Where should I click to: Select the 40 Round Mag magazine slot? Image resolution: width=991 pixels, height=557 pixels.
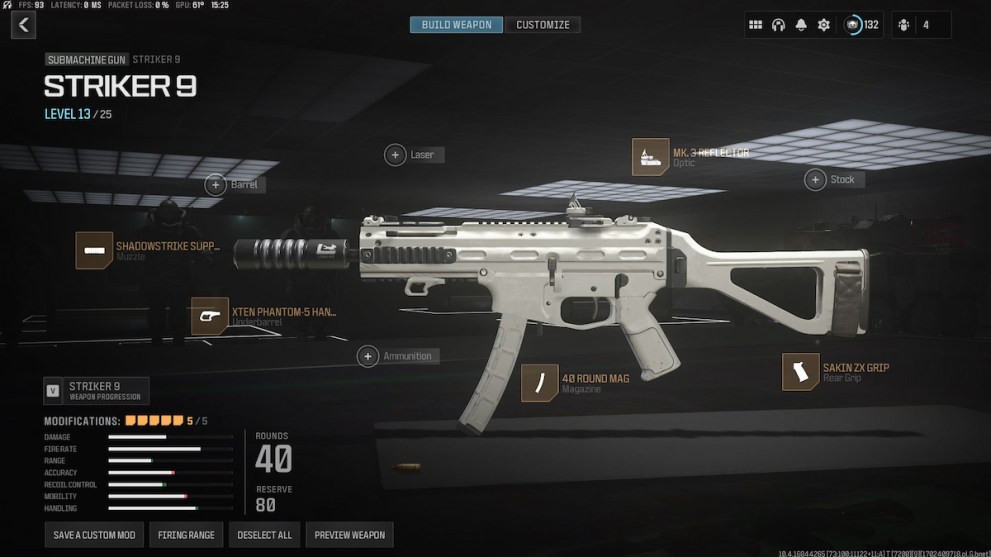coord(540,383)
